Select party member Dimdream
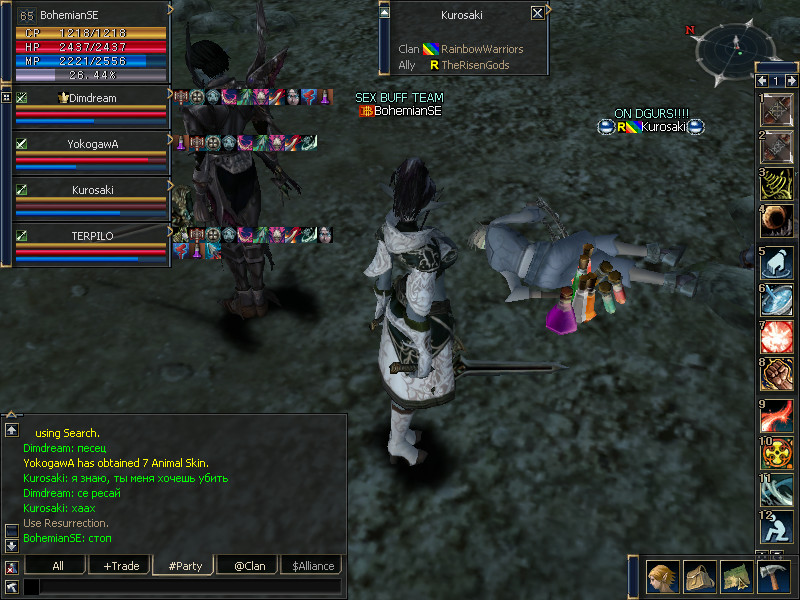 pos(92,99)
